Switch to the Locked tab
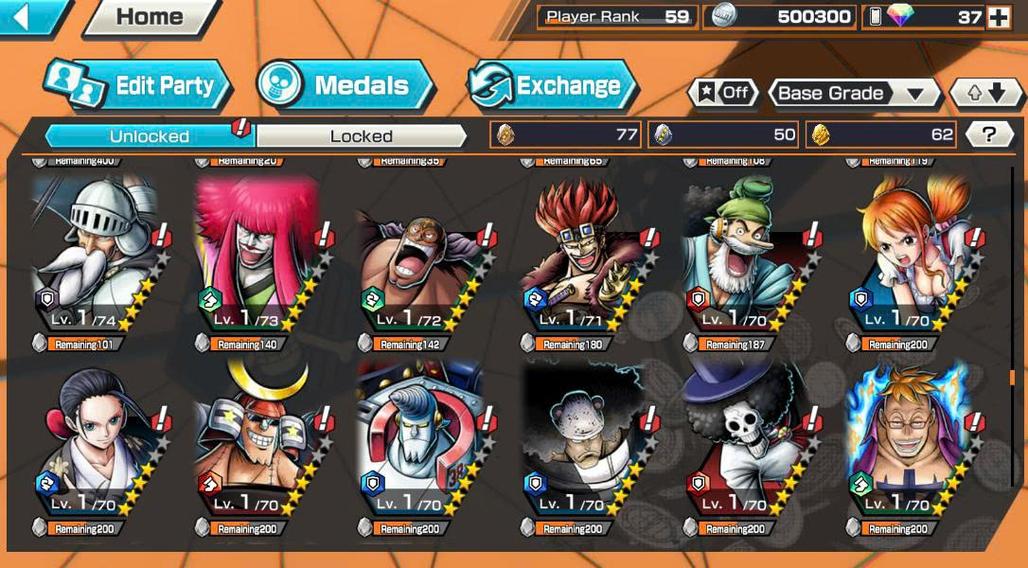Image resolution: width=1028 pixels, height=568 pixels. tap(361, 135)
